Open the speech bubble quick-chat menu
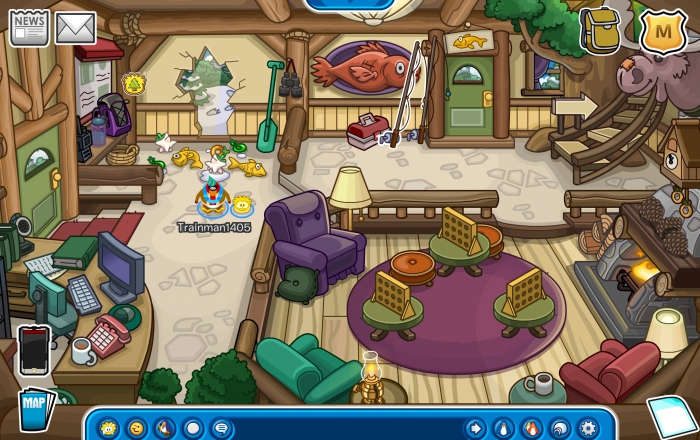Screen dimensions: 700x440 pyautogui.click(x=221, y=428)
